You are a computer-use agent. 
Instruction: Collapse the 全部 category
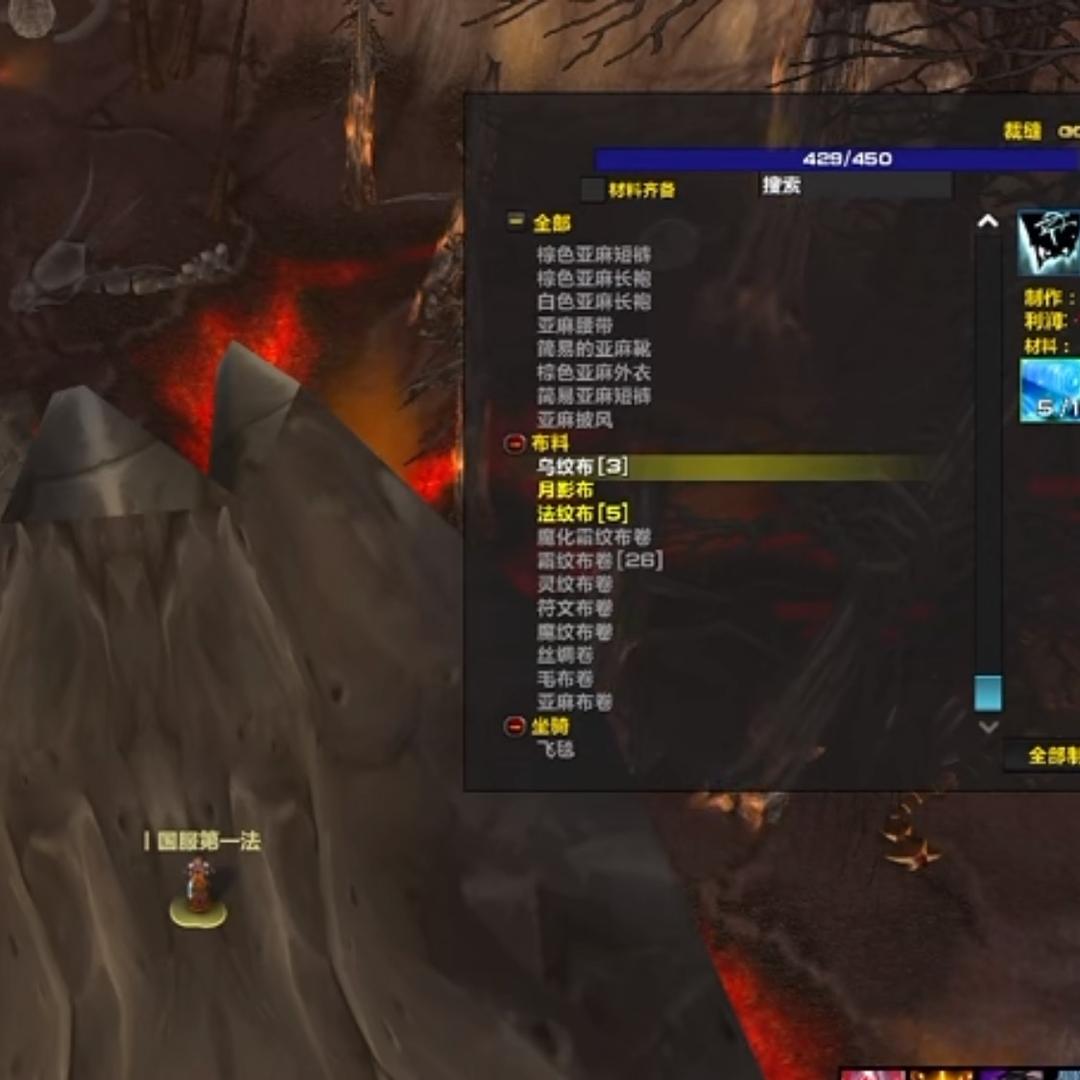click(516, 222)
